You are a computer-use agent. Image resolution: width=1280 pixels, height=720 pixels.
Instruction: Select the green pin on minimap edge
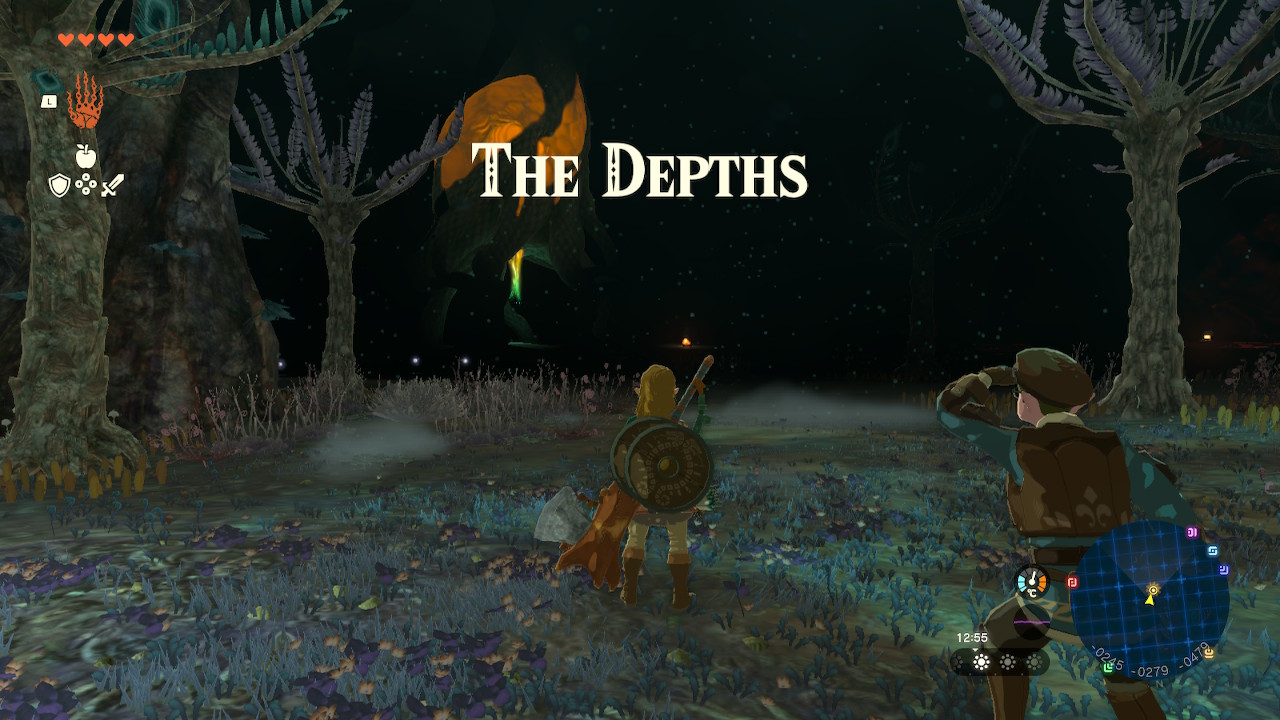1109,666
